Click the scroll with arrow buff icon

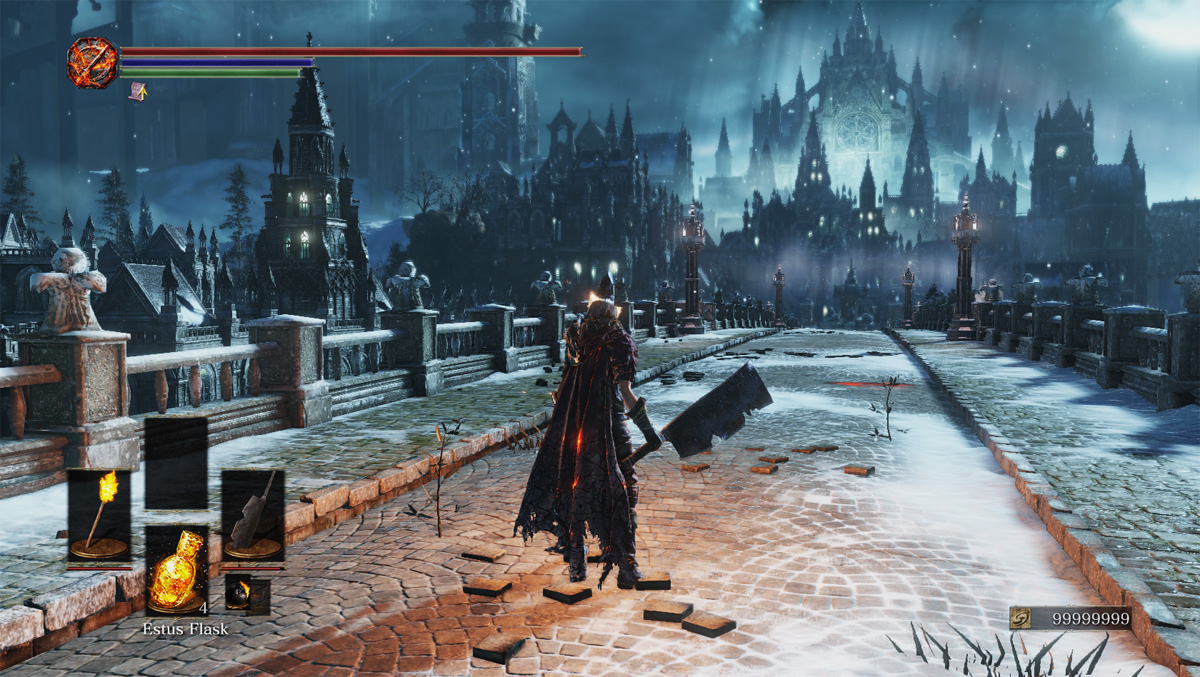coord(138,92)
